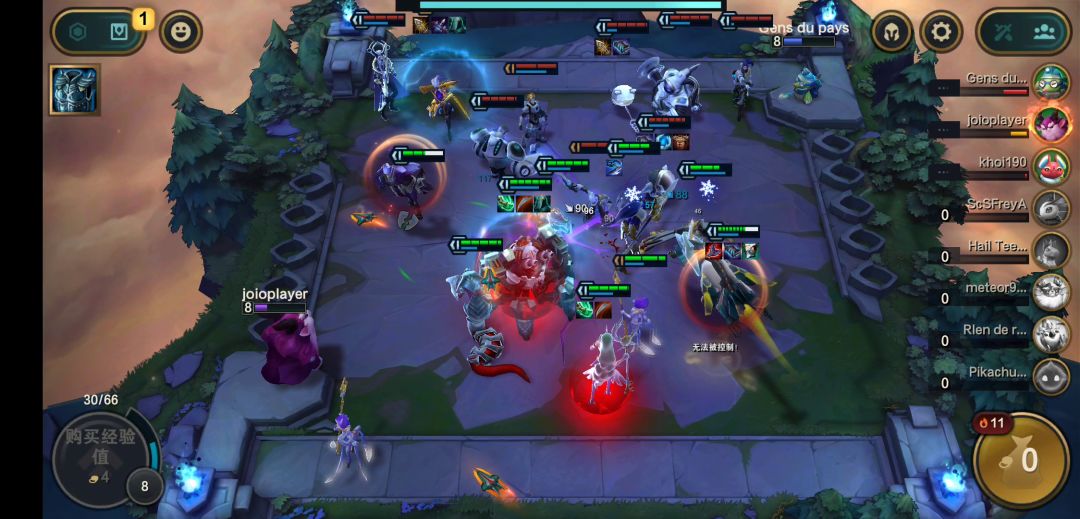Image resolution: width=1080 pixels, height=519 pixels.
Task: Select joioplayer in the scoreboard
Action: [1050, 124]
